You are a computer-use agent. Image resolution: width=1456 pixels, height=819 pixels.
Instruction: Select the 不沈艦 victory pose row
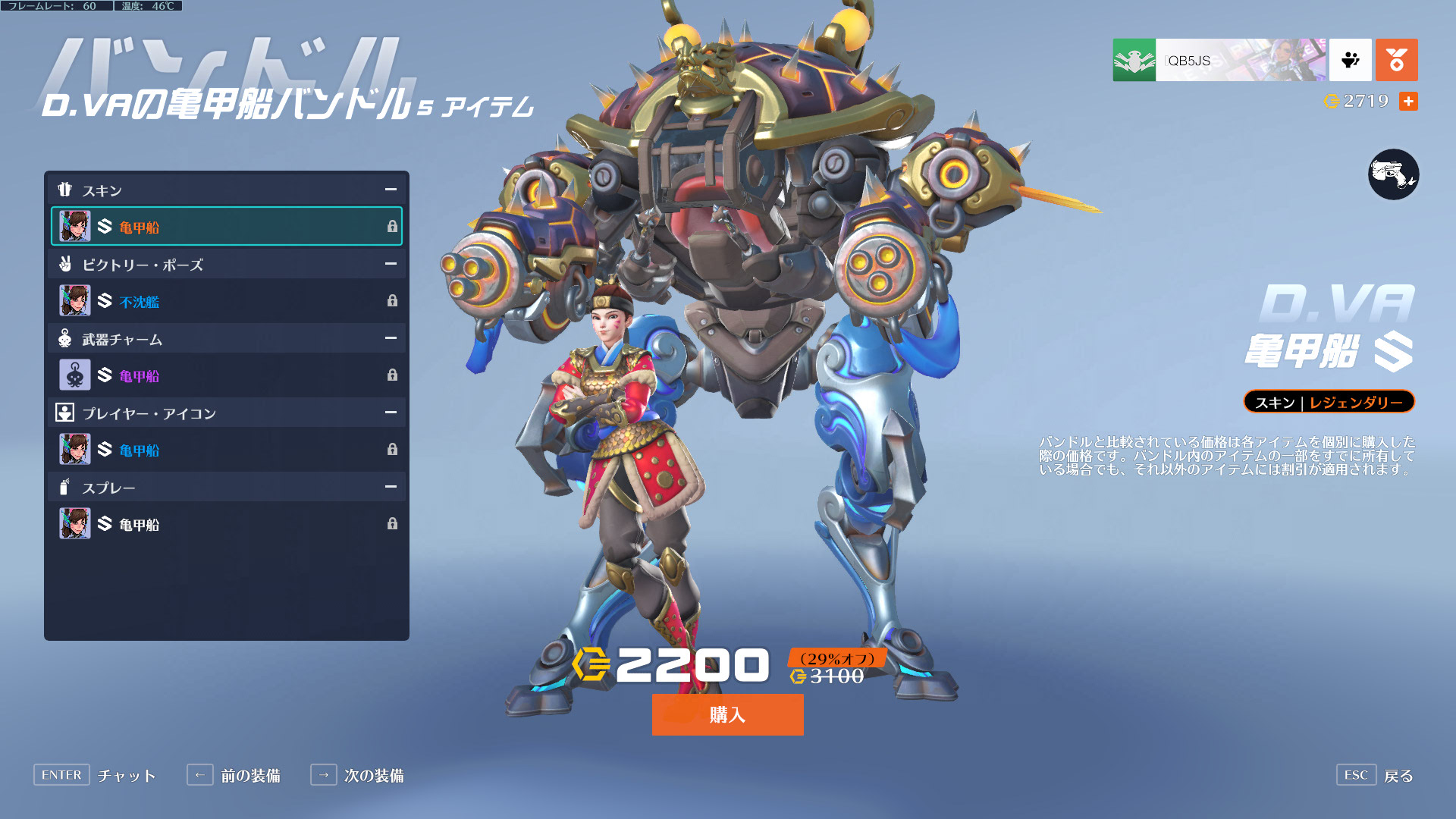point(226,301)
